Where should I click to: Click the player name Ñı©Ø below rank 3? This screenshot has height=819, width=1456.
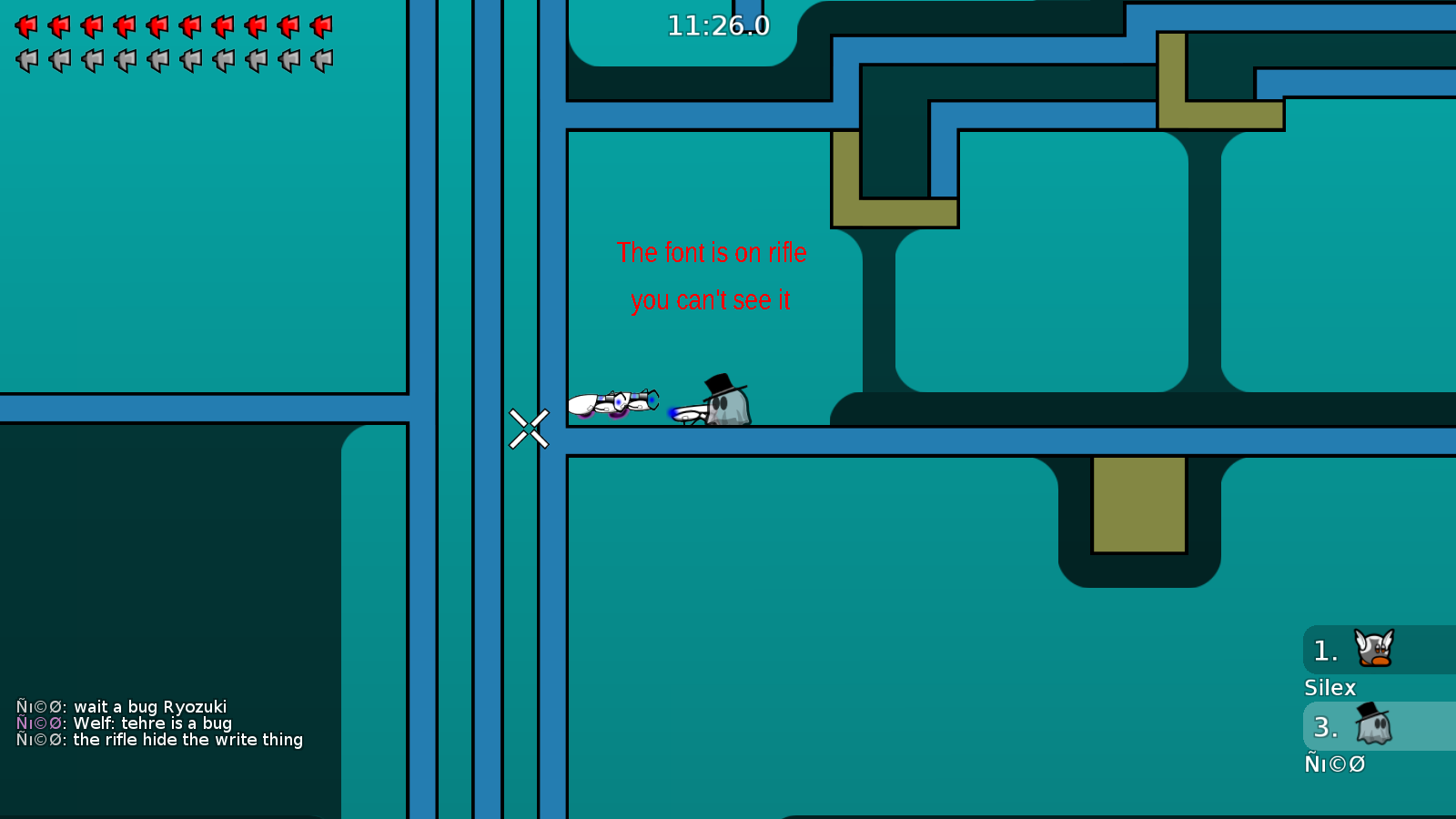coord(1334,764)
